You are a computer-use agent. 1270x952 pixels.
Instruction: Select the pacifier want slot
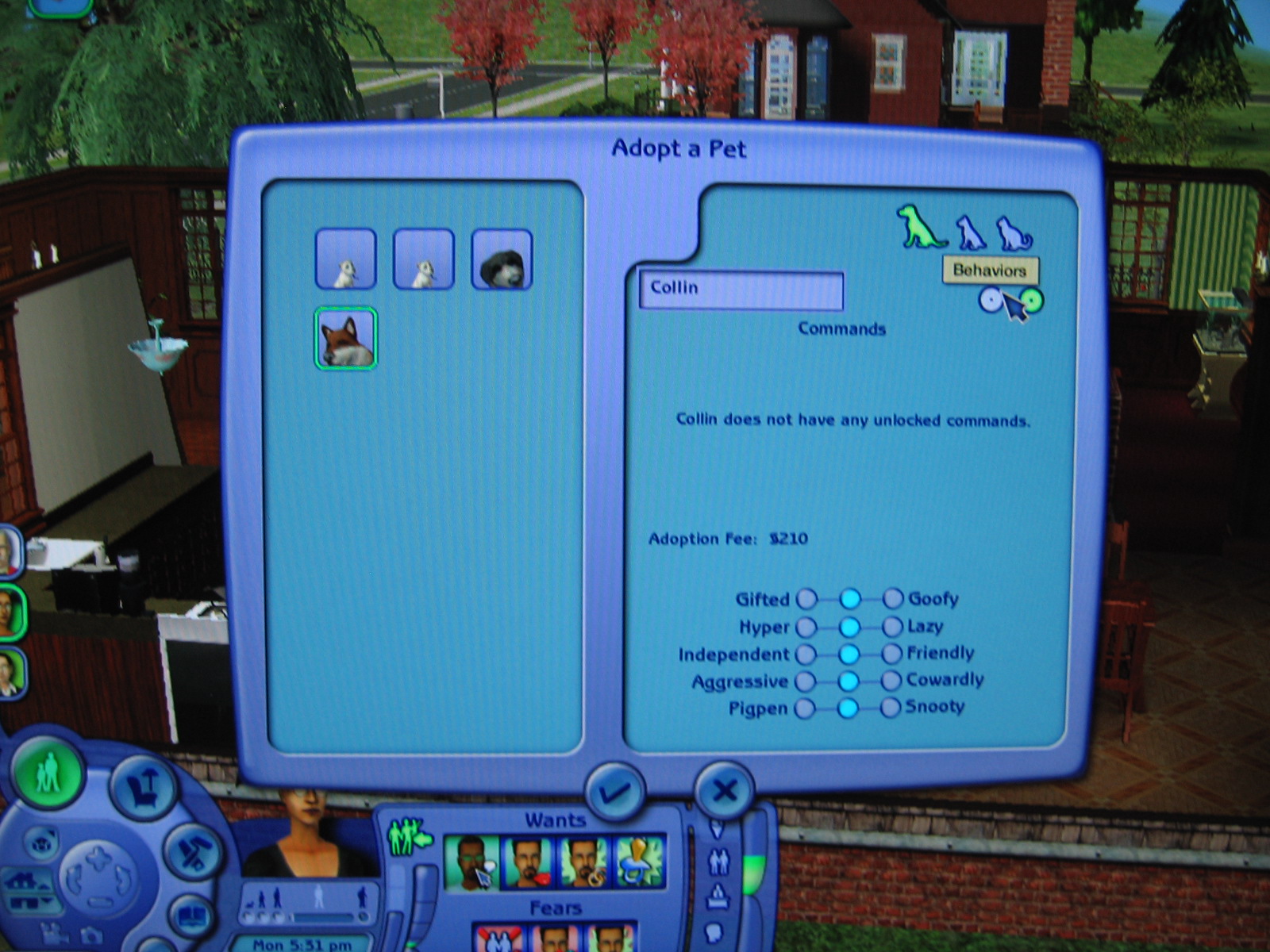pyautogui.click(x=640, y=862)
